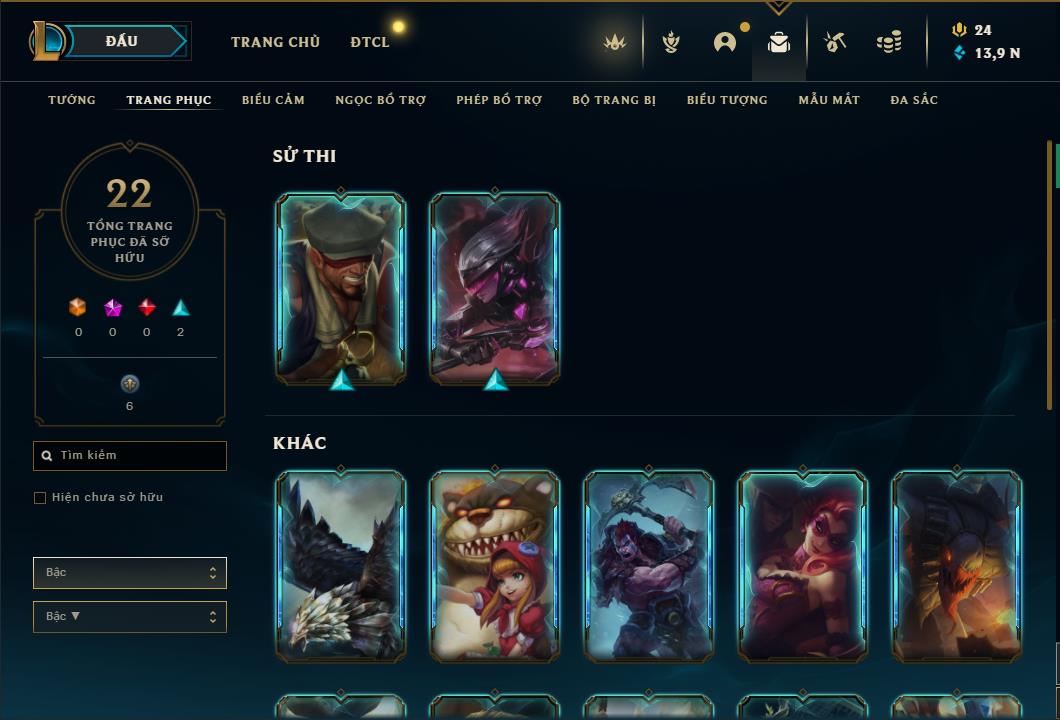Click the ĐẤU play button
This screenshot has width=1060, height=720.
pos(121,41)
